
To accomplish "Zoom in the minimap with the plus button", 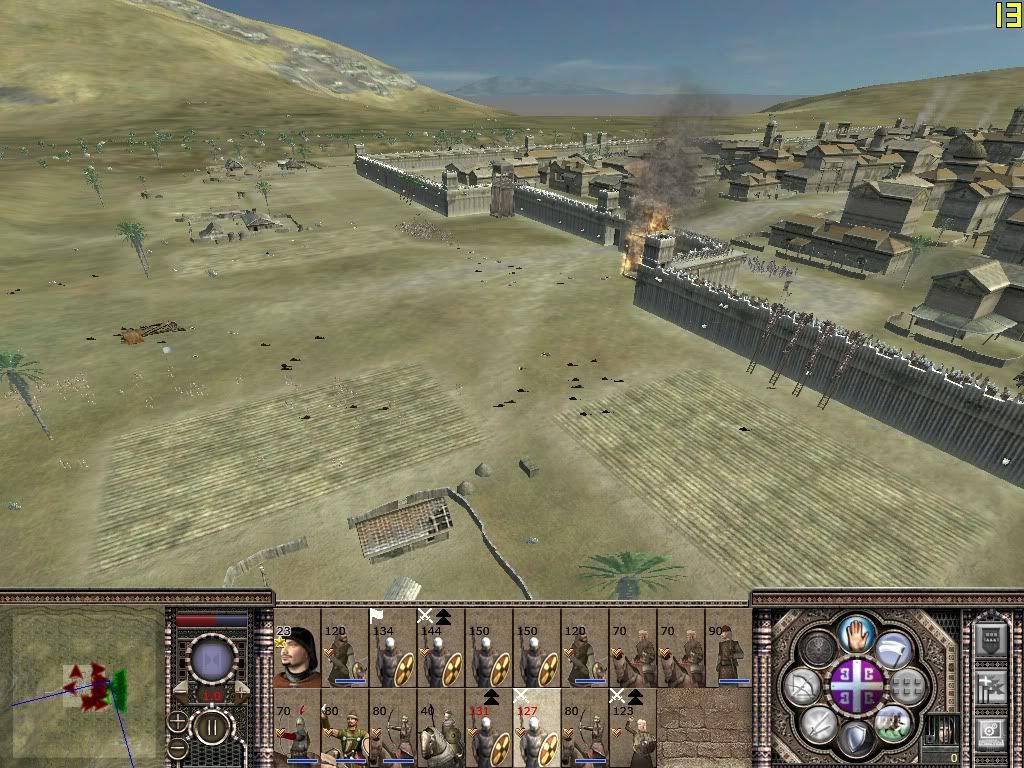I will (178, 720).
